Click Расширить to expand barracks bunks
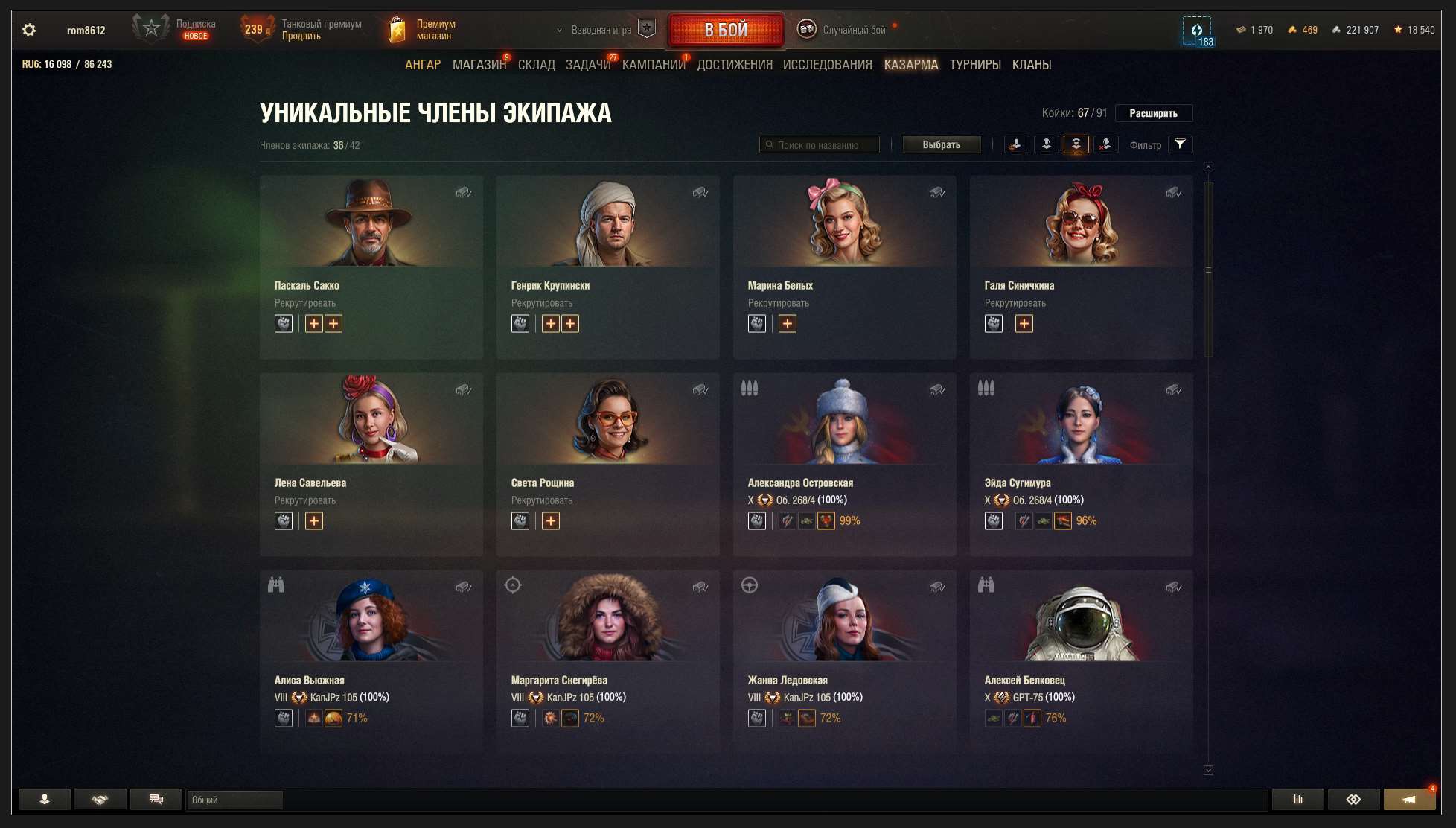Screen dimensions: 1456x828 (1152, 113)
